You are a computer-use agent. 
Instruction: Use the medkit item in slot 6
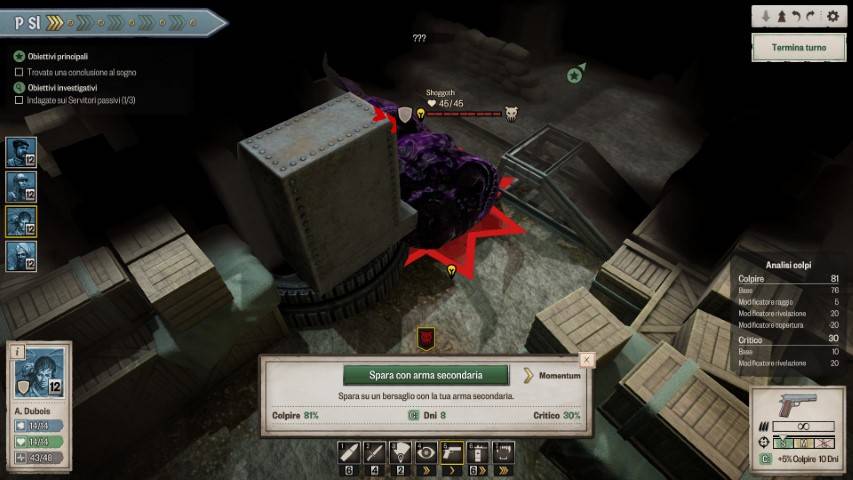click(x=478, y=452)
